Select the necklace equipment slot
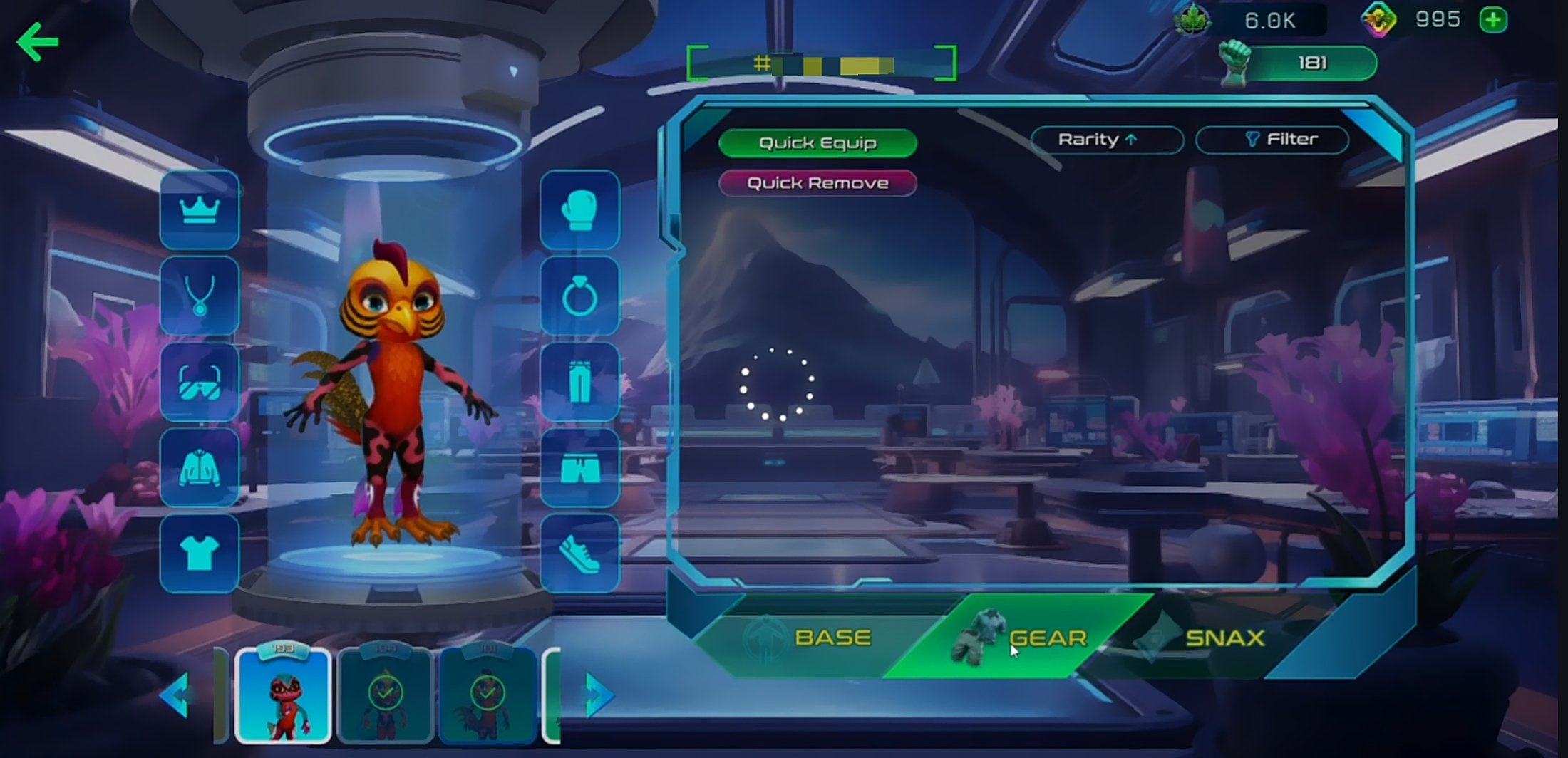The height and width of the screenshot is (758, 1568). (x=200, y=296)
